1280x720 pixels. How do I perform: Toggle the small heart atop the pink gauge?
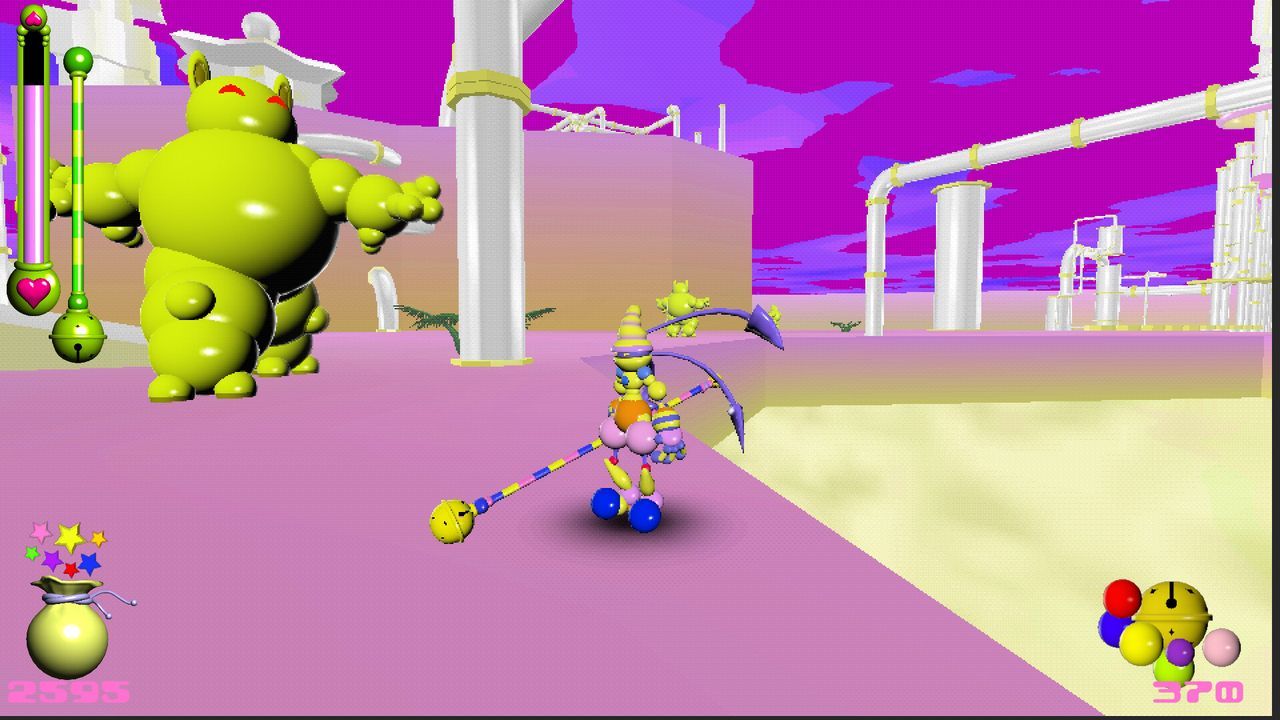pyautogui.click(x=32, y=17)
